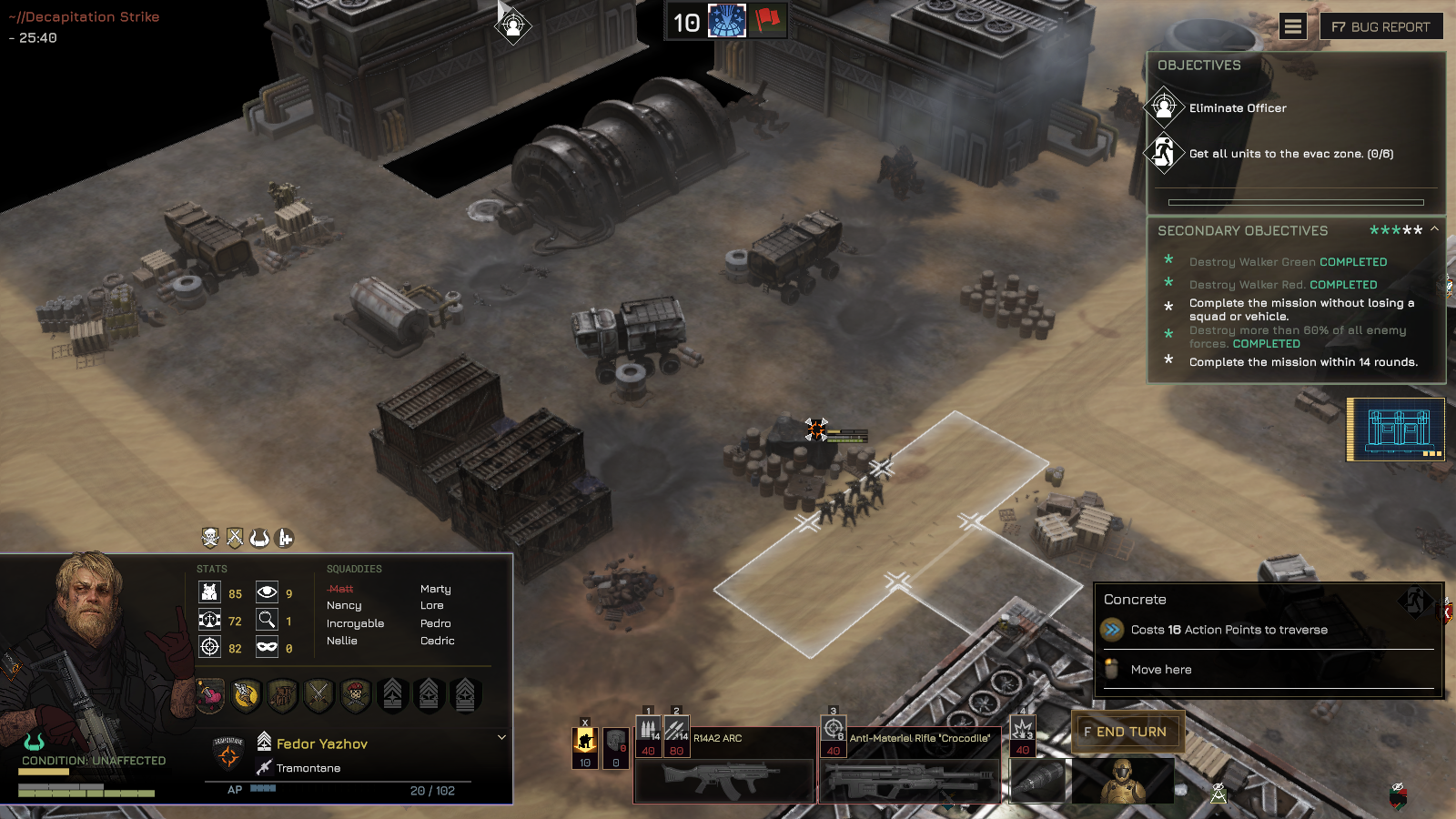The width and height of the screenshot is (1456, 819).
Task: End the current turn
Action: [x=1128, y=732]
